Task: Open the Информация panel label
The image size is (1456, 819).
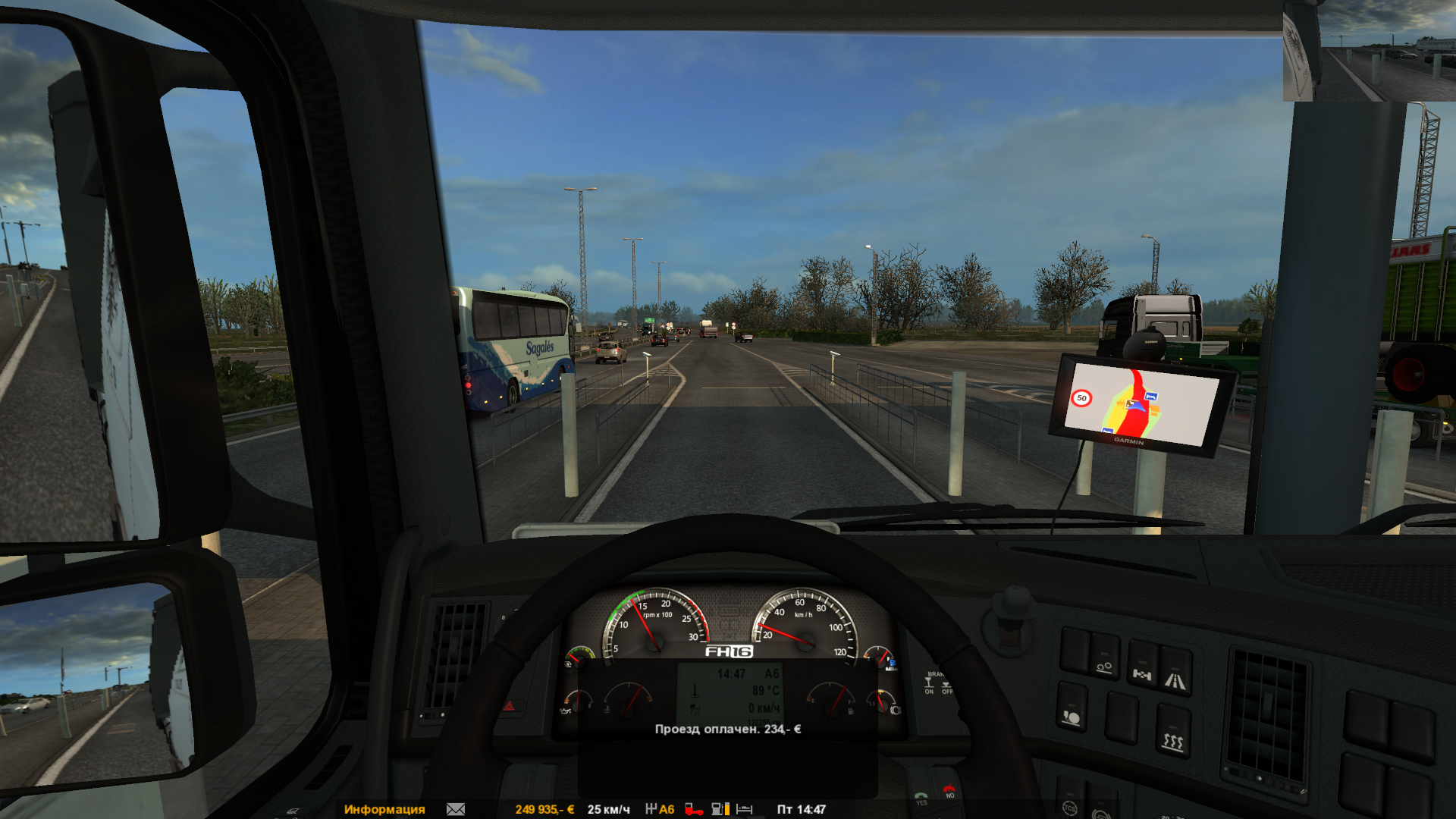Action: (x=384, y=809)
